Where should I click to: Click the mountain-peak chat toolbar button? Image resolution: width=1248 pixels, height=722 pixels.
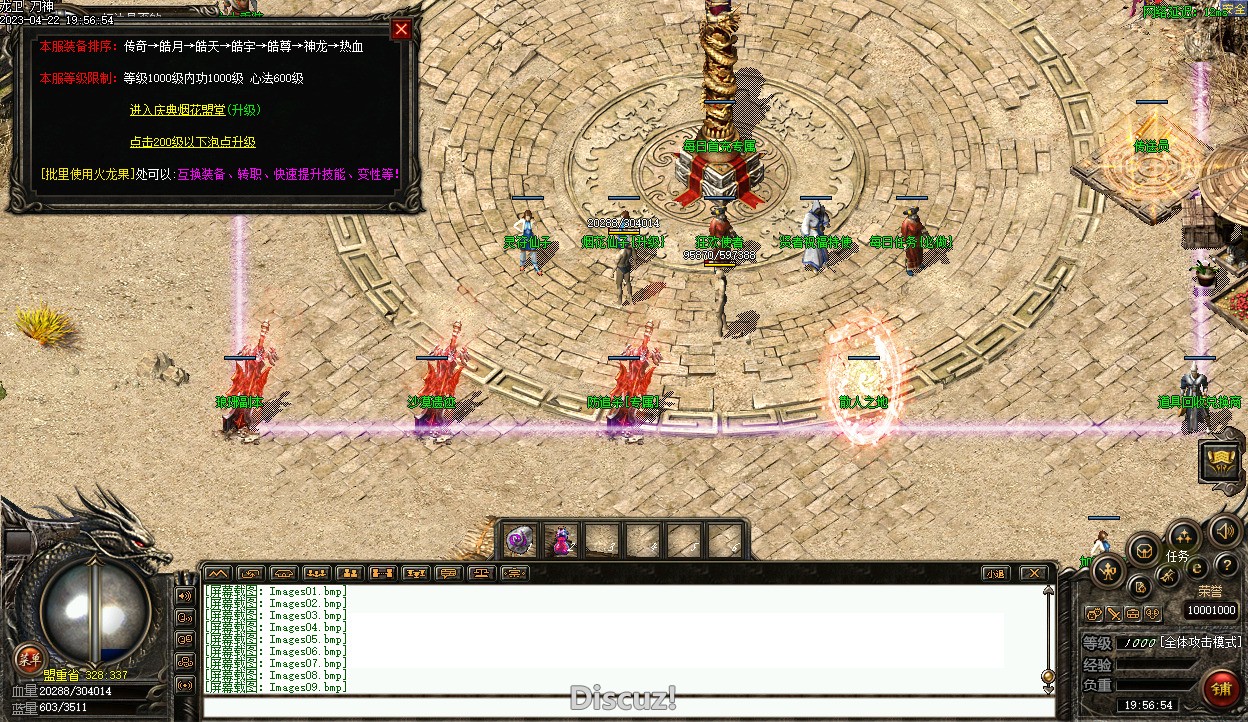coord(218,573)
